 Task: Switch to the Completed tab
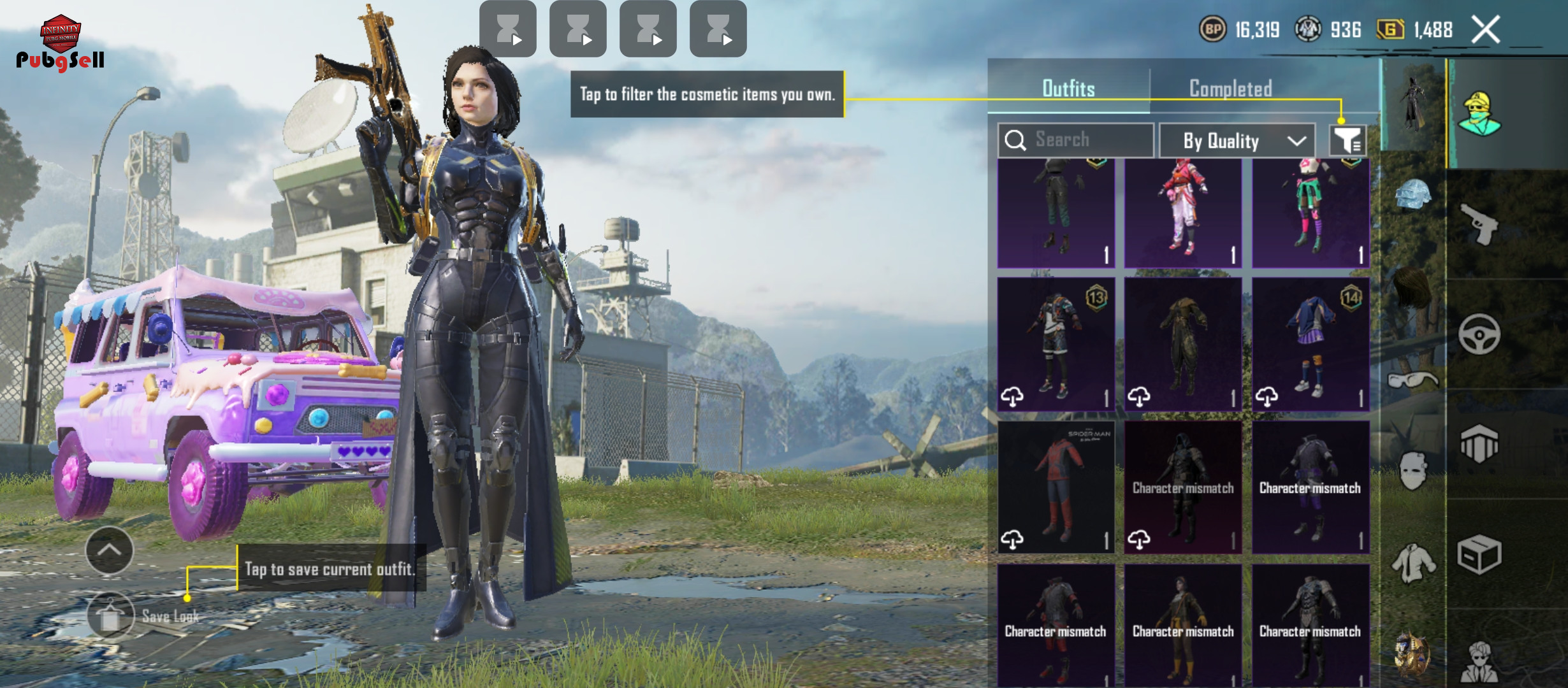click(1230, 89)
